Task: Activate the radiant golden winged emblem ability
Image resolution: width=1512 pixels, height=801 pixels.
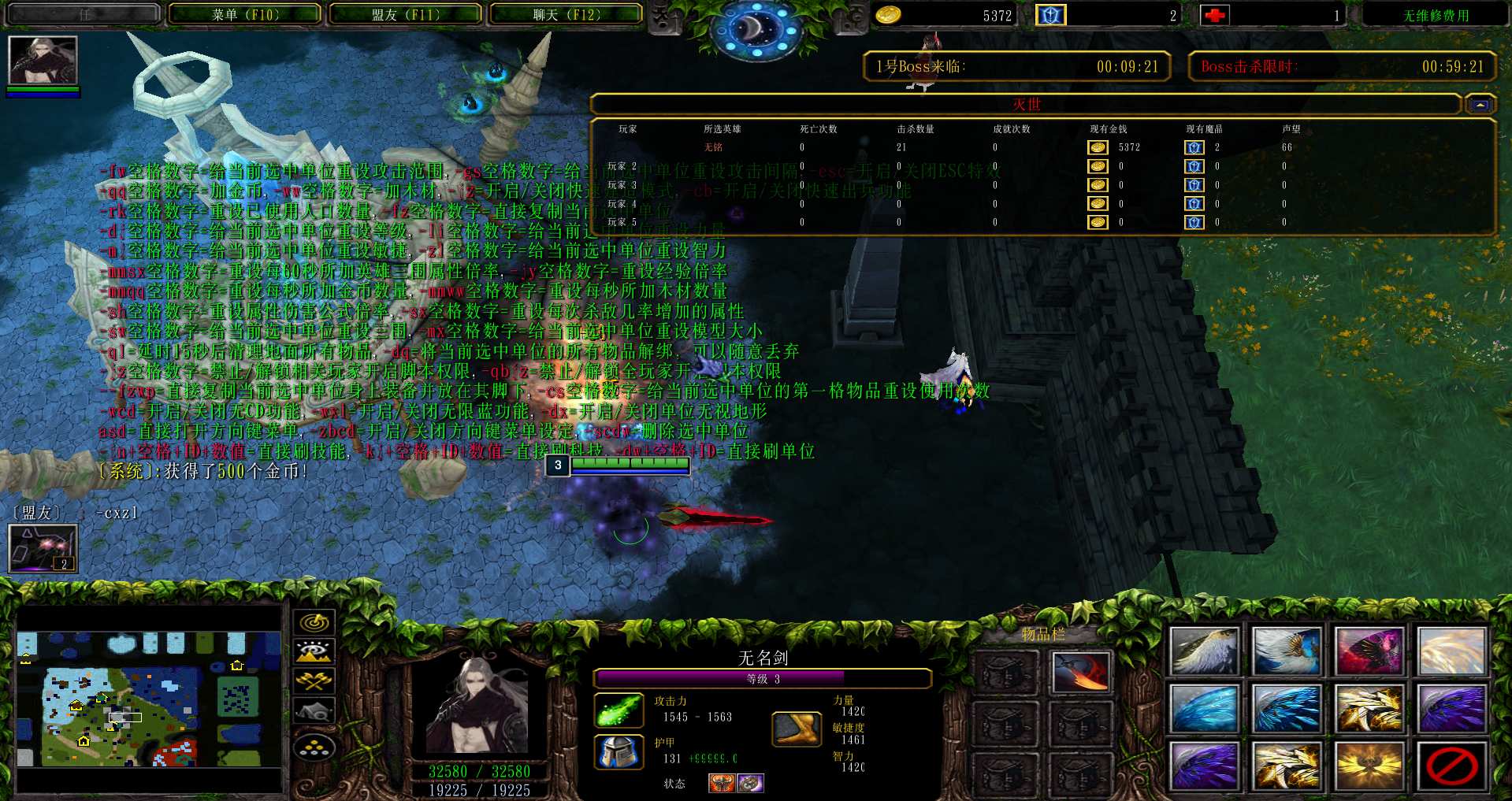Action: tap(1369, 765)
